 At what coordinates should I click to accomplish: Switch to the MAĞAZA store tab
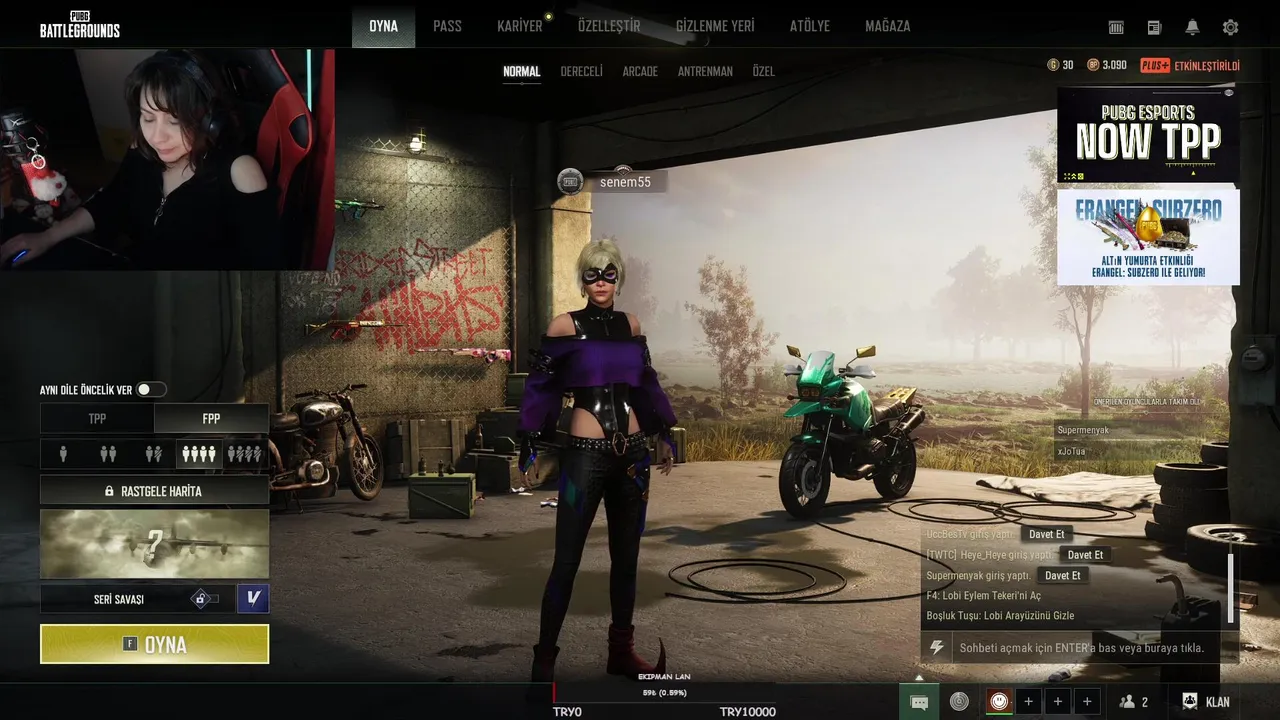(887, 26)
